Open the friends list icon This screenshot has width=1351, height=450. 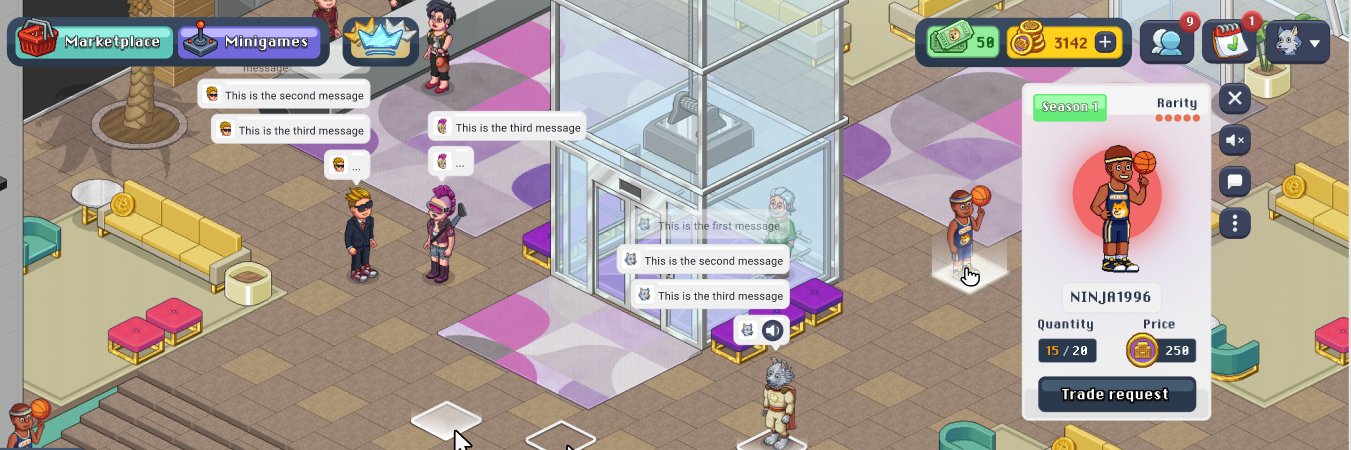click(1166, 42)
